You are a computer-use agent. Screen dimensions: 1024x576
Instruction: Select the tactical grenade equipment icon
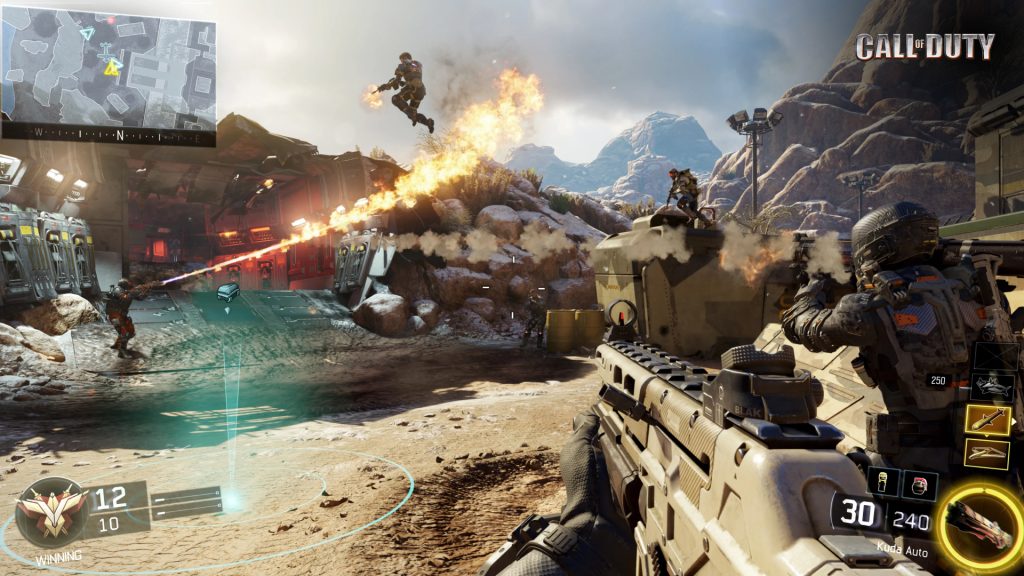coord(883,482)
